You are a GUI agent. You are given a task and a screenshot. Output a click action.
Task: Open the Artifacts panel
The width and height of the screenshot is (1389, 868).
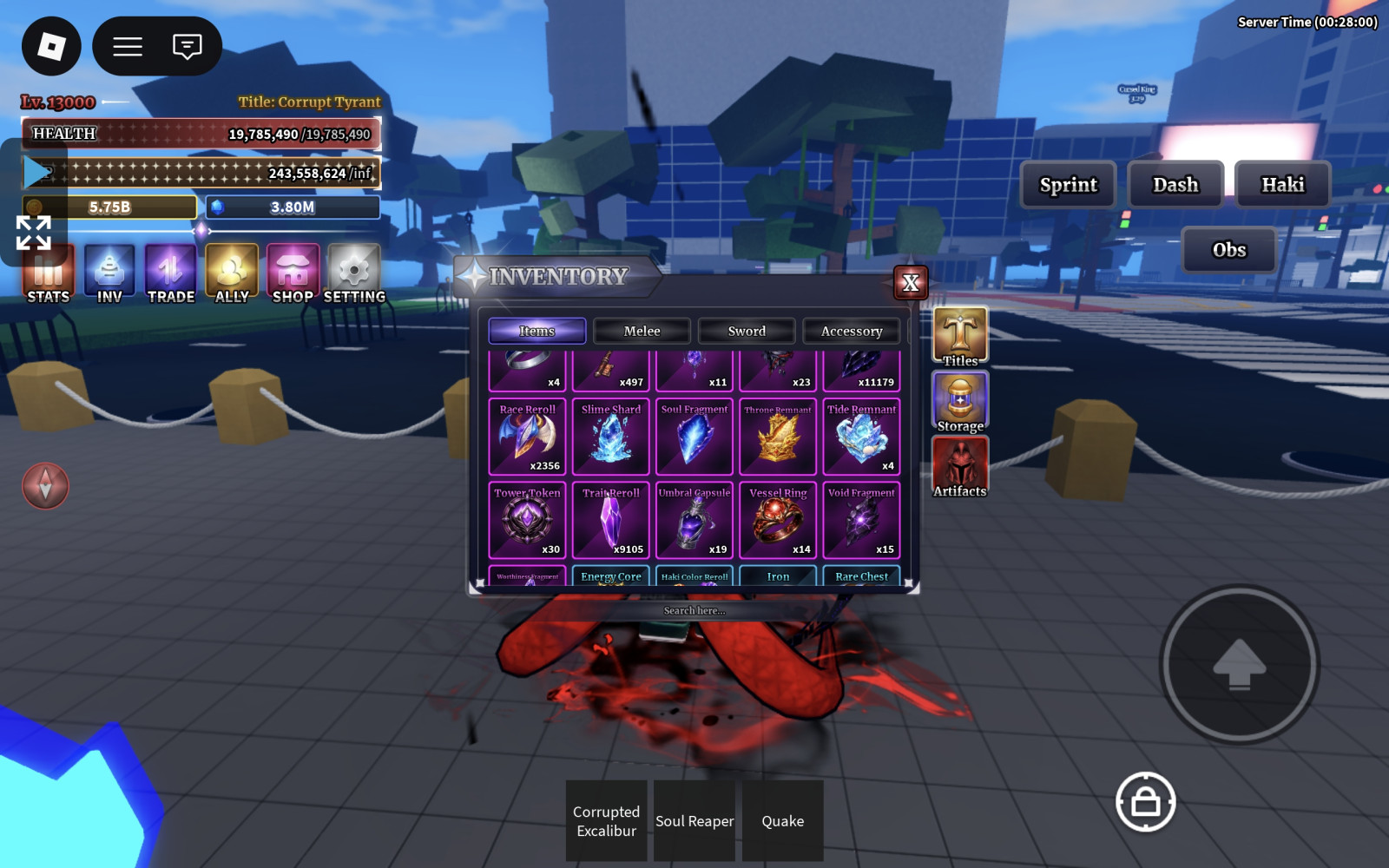tap(960, 466)
